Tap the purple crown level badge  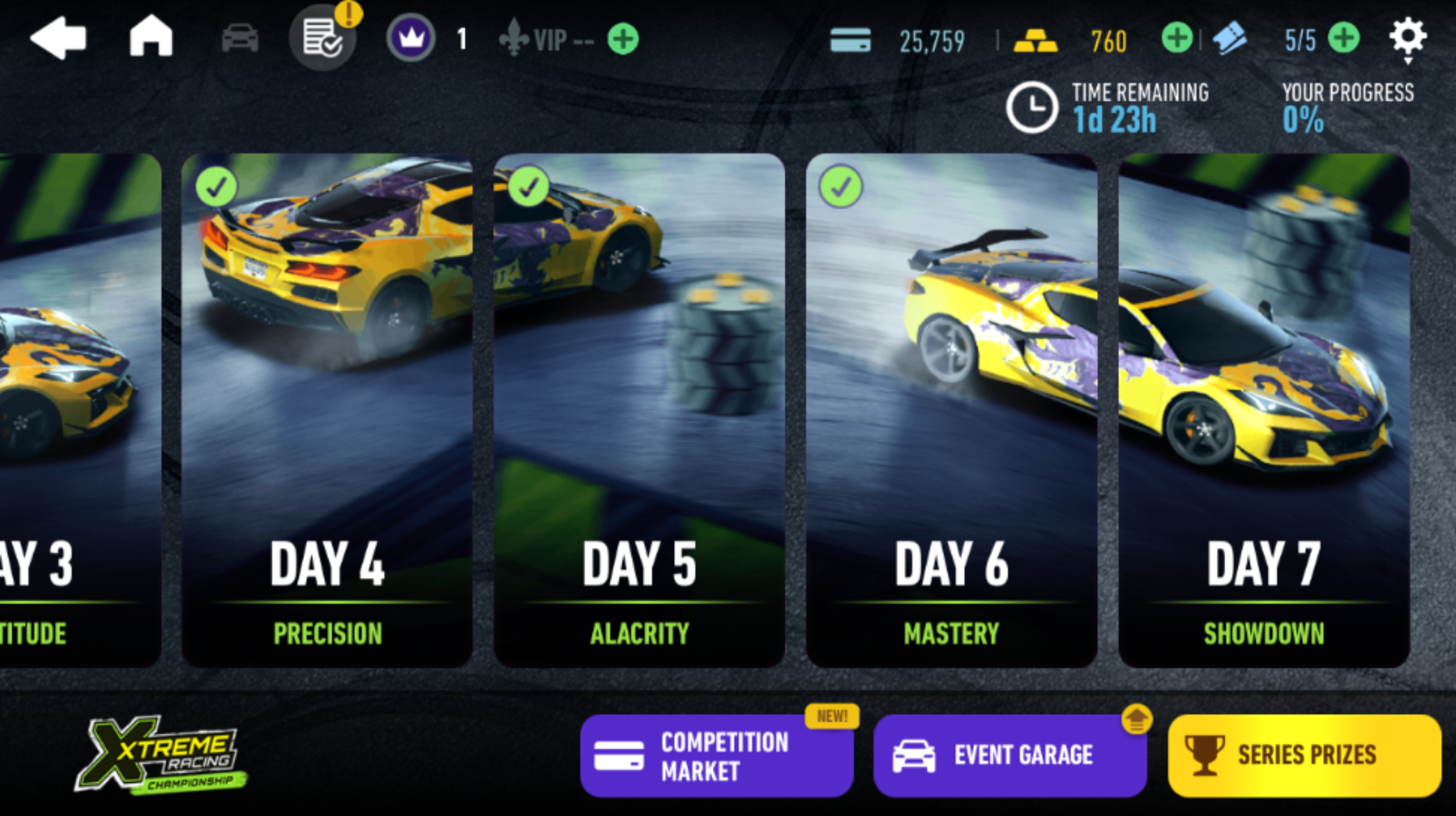(x=411, y=39)
